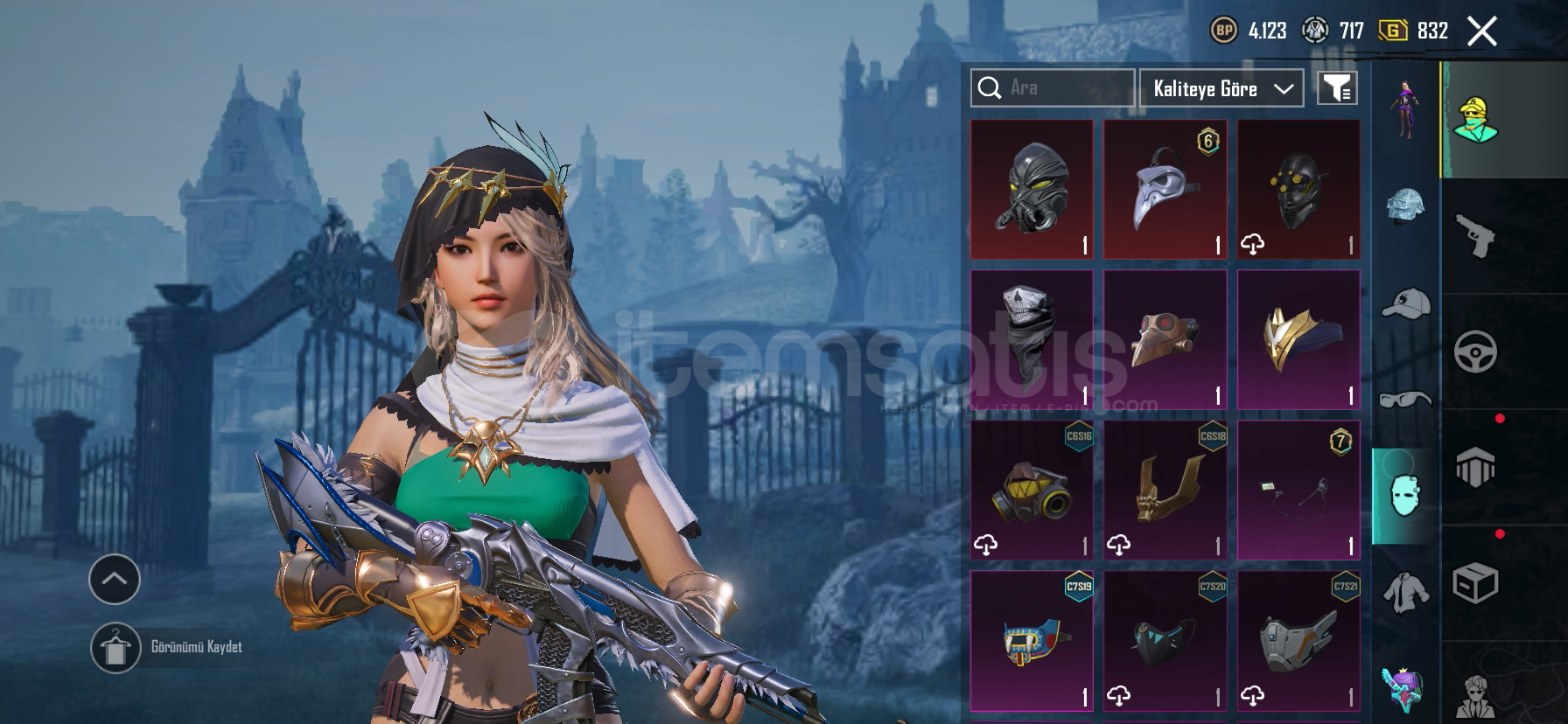The image size is (1568, 724).
Task: Select the headset microphone item
Action: tap(1298, 490)
